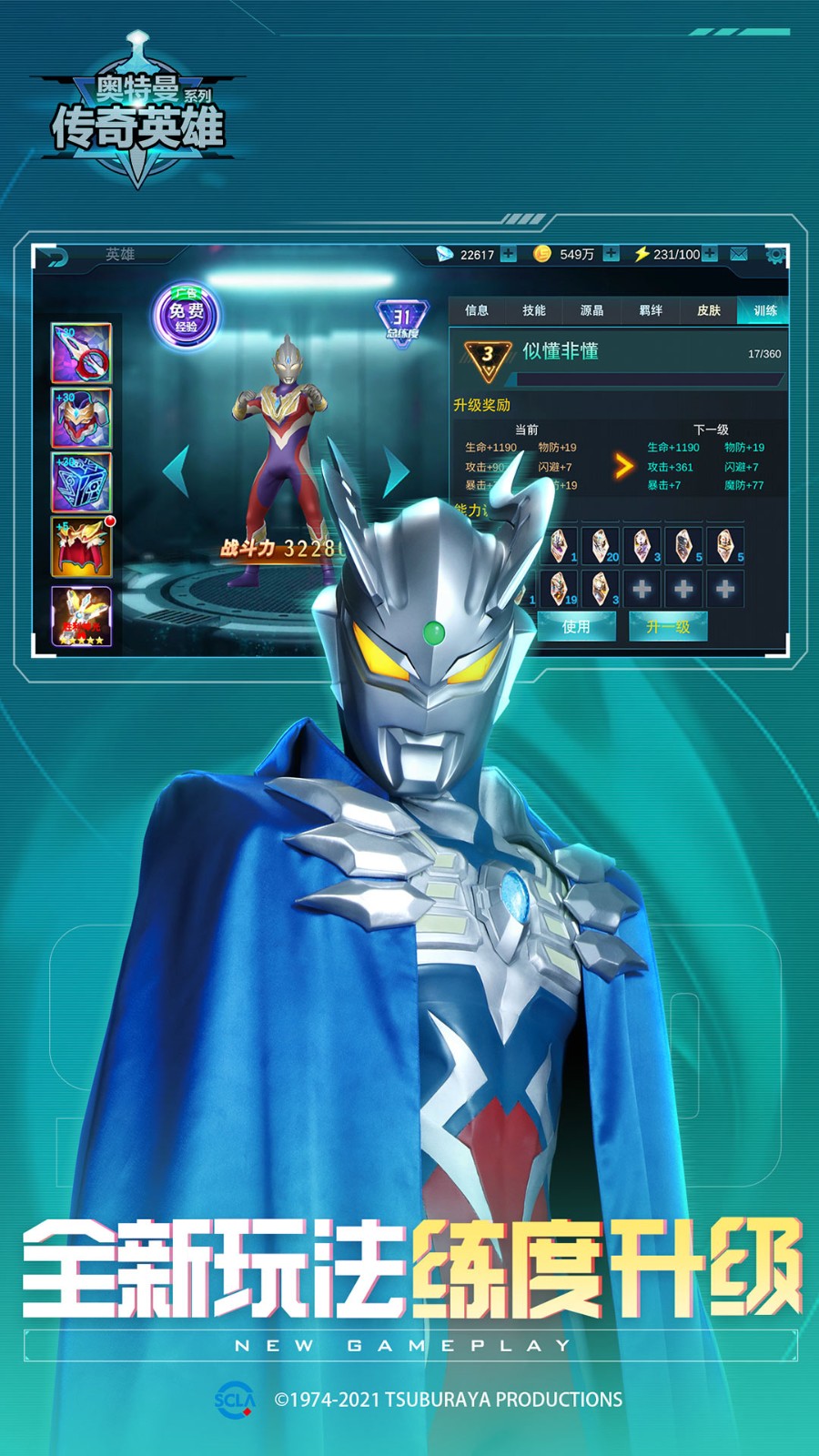Select the blue cube equipment slot
This screenshot has width=819, height=1456.
81,482
